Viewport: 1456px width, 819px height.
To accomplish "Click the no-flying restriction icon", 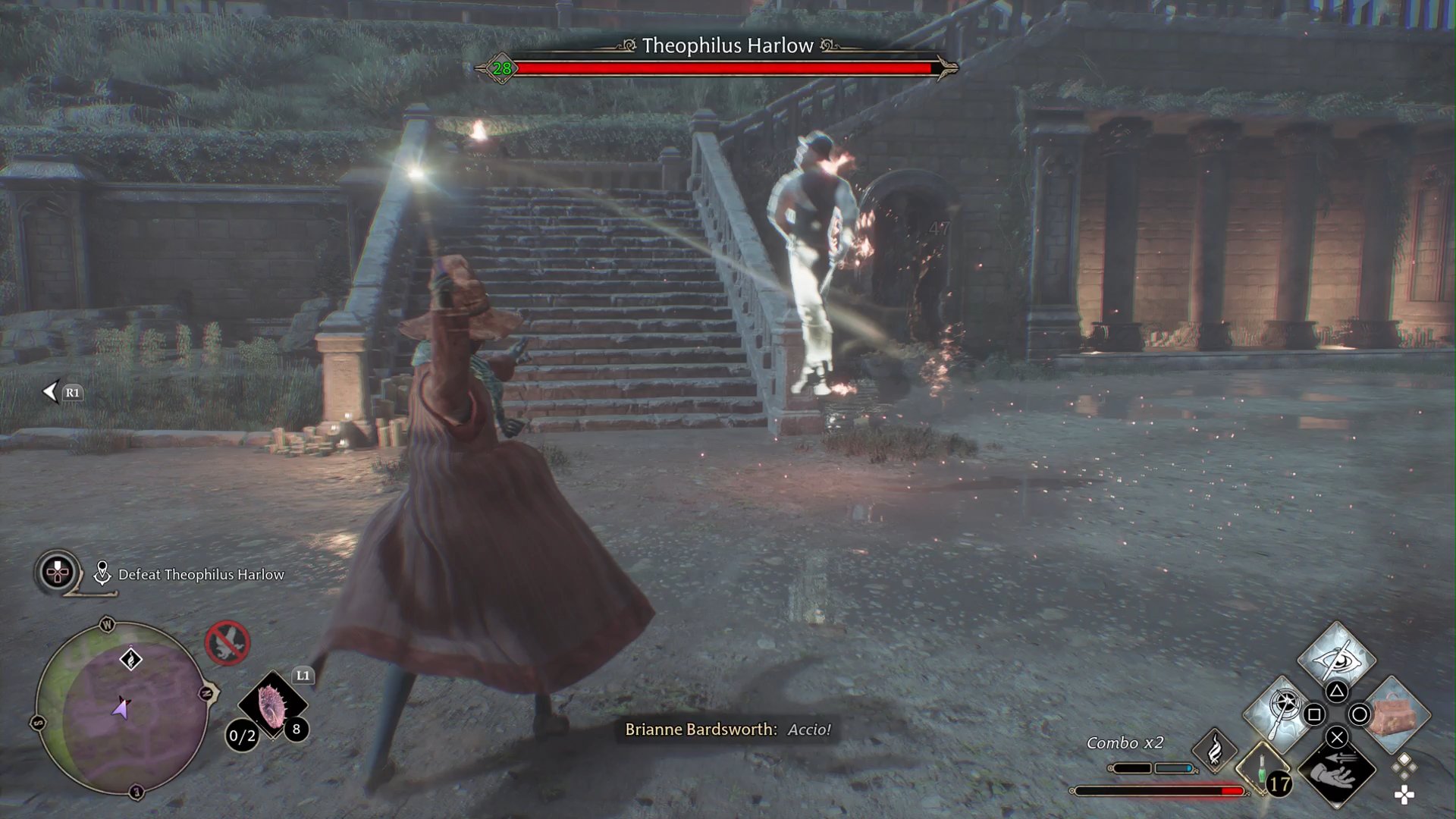I will pyautogui.click(x=227, y=643).
